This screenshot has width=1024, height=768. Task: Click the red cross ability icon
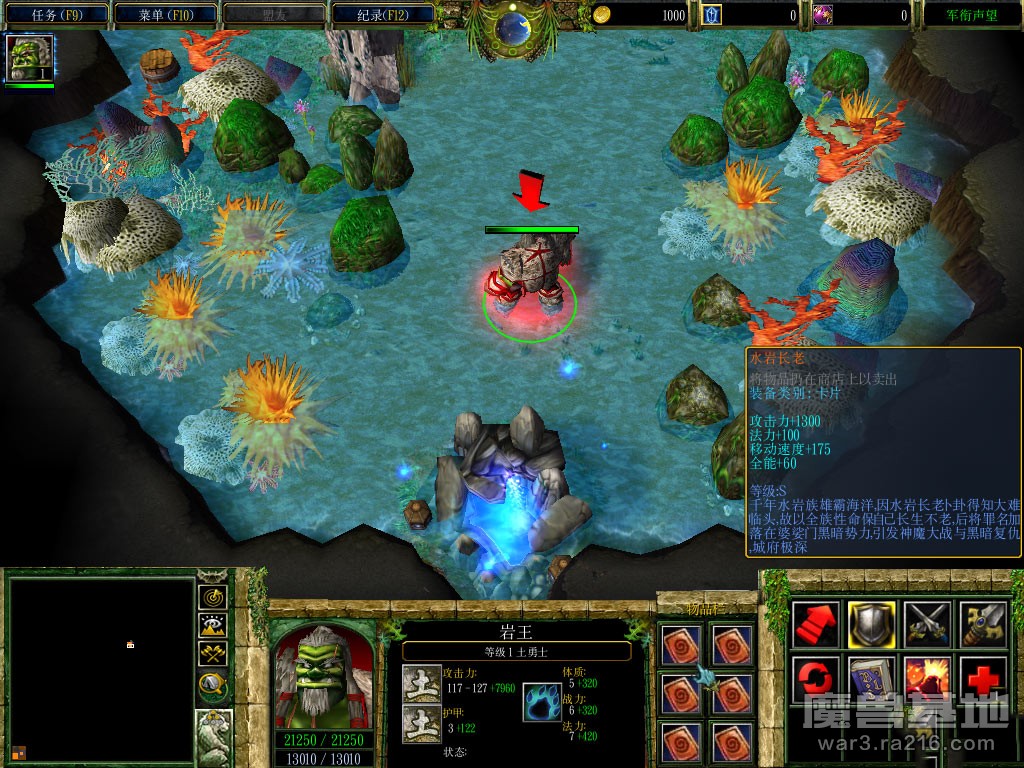coord(983,680)
